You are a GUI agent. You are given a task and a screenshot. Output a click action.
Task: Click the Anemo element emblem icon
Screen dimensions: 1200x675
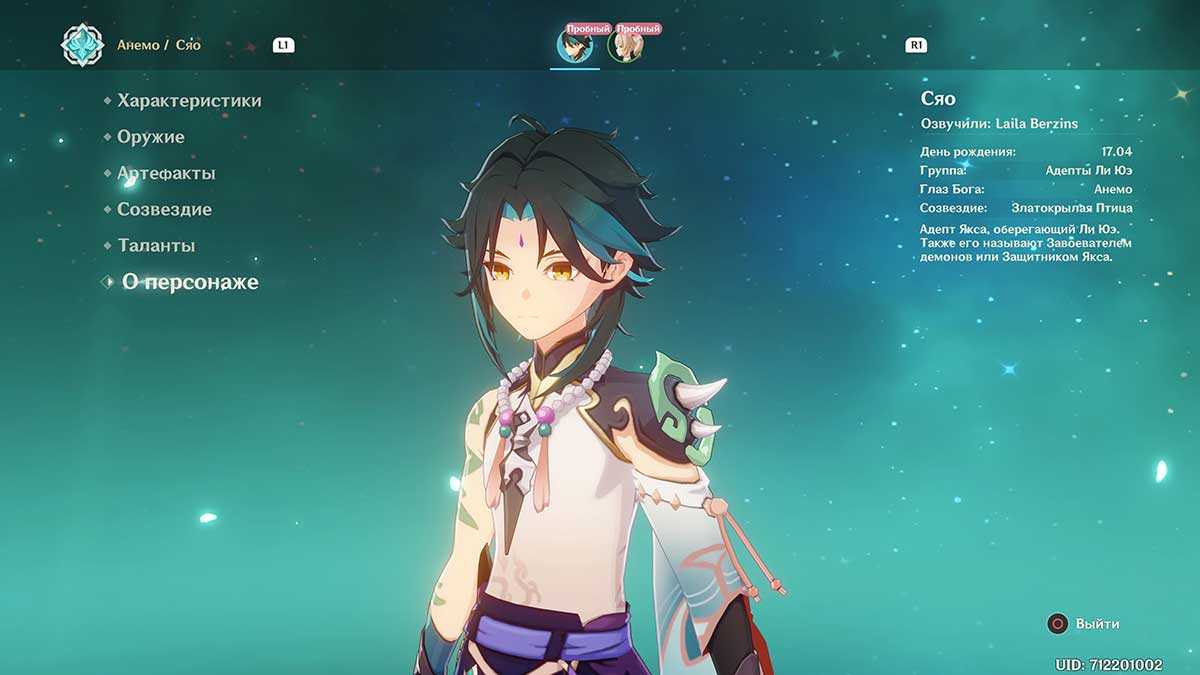82,45
